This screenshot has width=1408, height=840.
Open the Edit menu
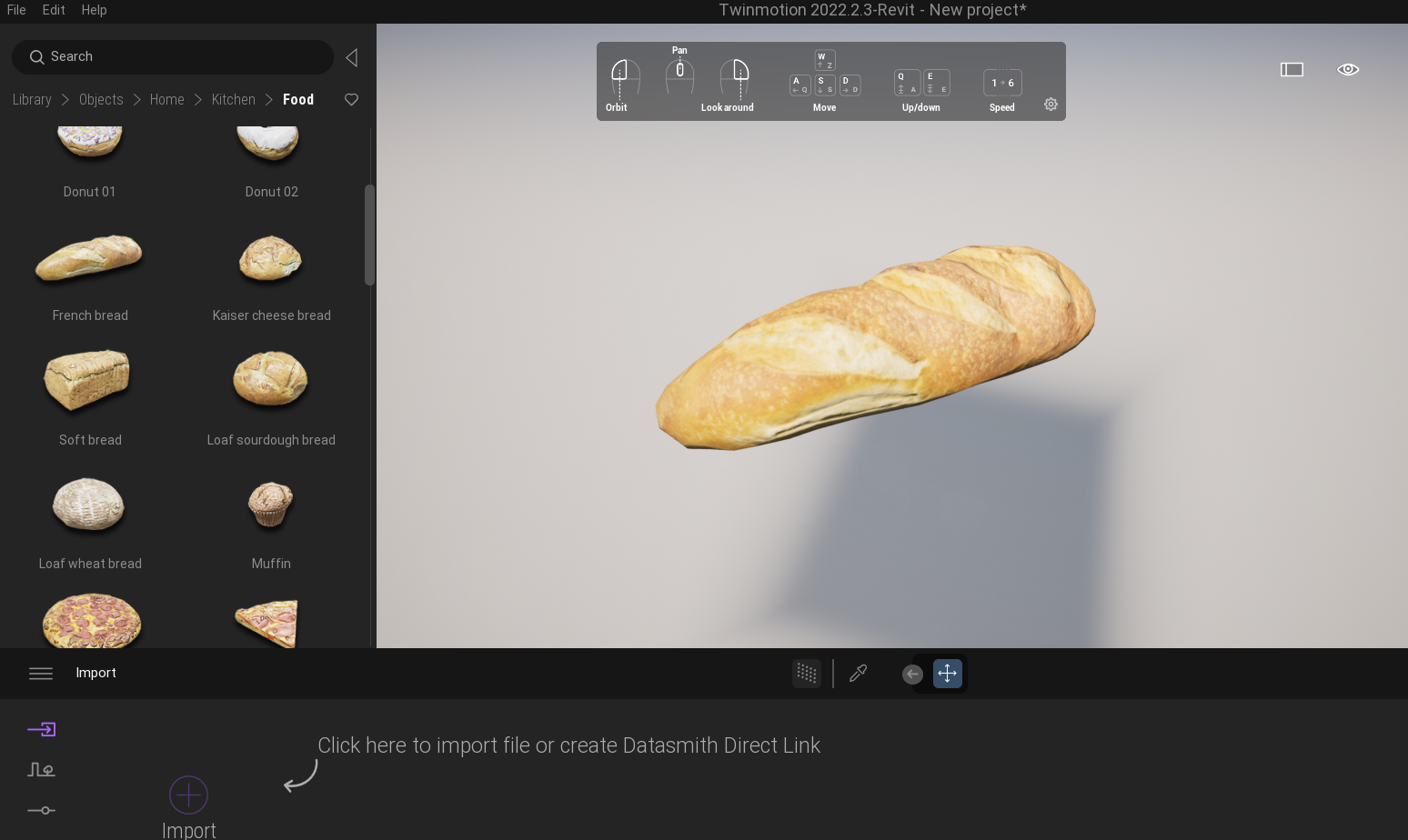pos(53,10)
